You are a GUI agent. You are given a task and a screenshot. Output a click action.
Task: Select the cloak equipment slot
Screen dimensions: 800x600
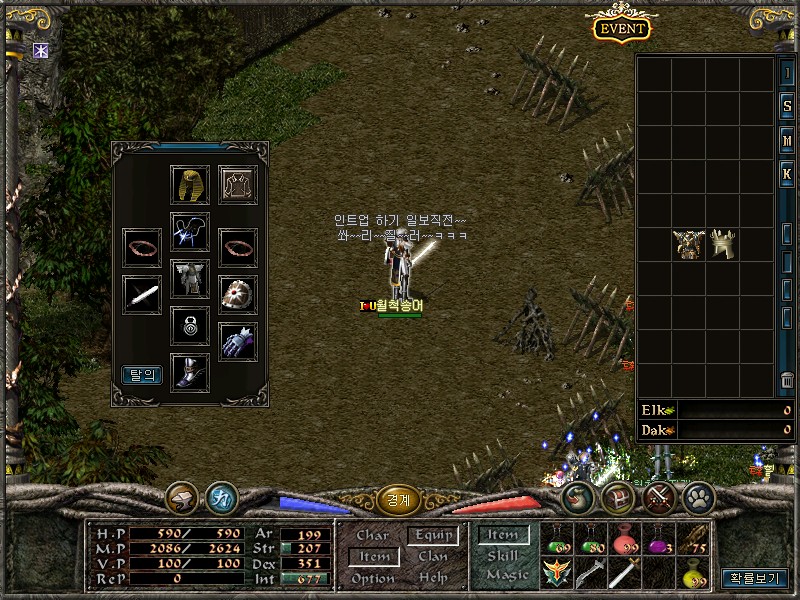(238, 184)
